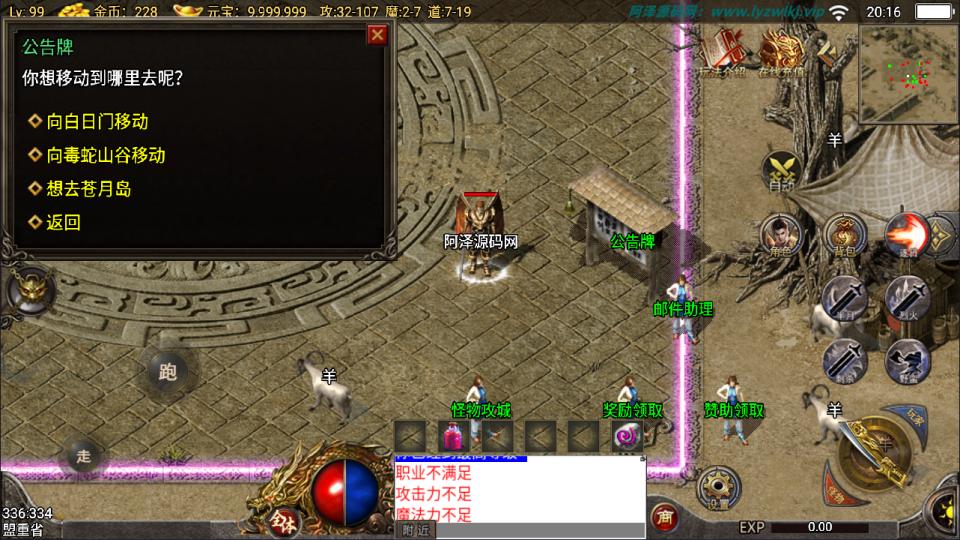This screenshot has width=960, height=540.
Task: Trigger the 野蛮 charge skill
Action: point(906,358)
